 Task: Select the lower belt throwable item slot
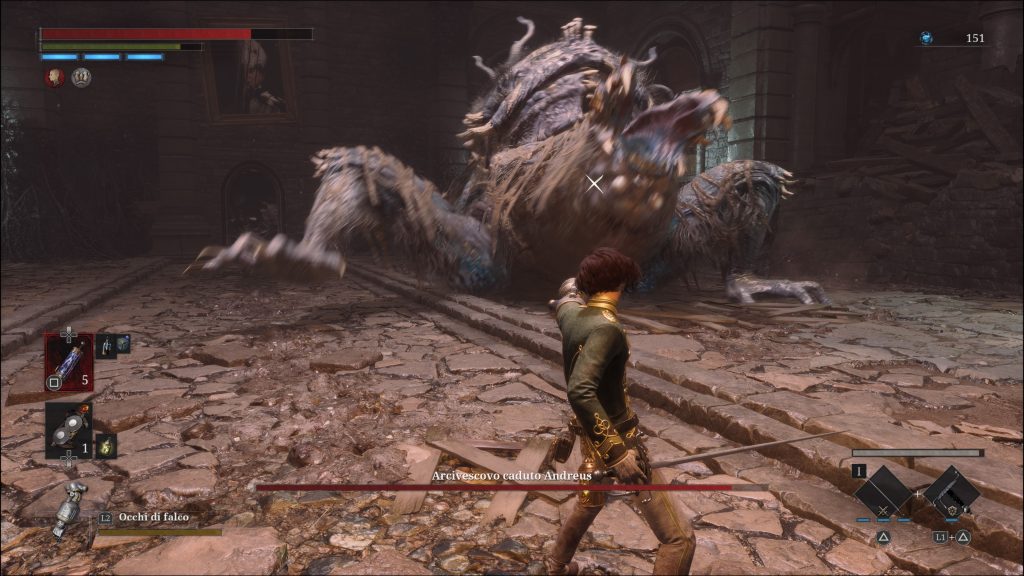(x=68, y=430)
